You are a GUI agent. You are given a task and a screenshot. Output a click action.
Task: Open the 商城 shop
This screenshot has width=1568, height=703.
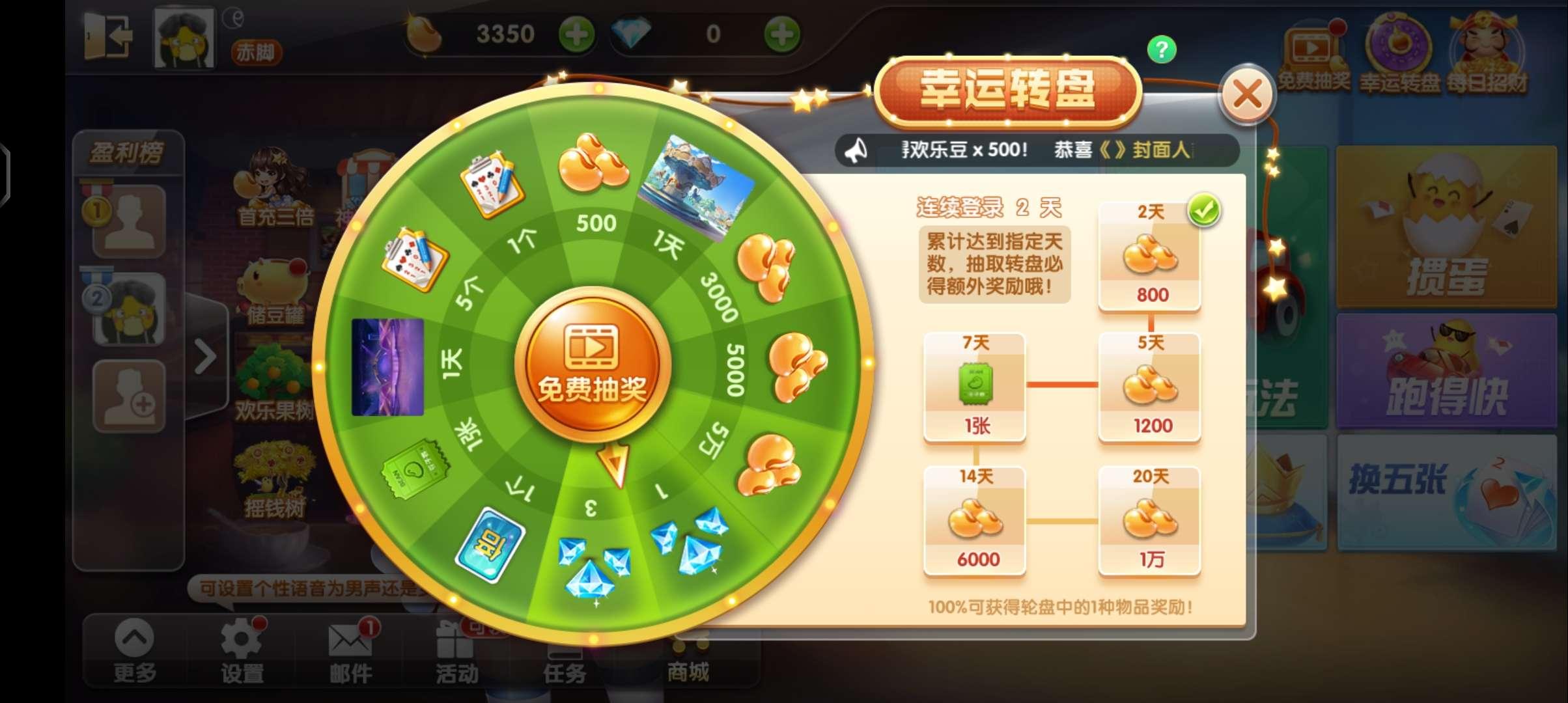tap(688, 651)
